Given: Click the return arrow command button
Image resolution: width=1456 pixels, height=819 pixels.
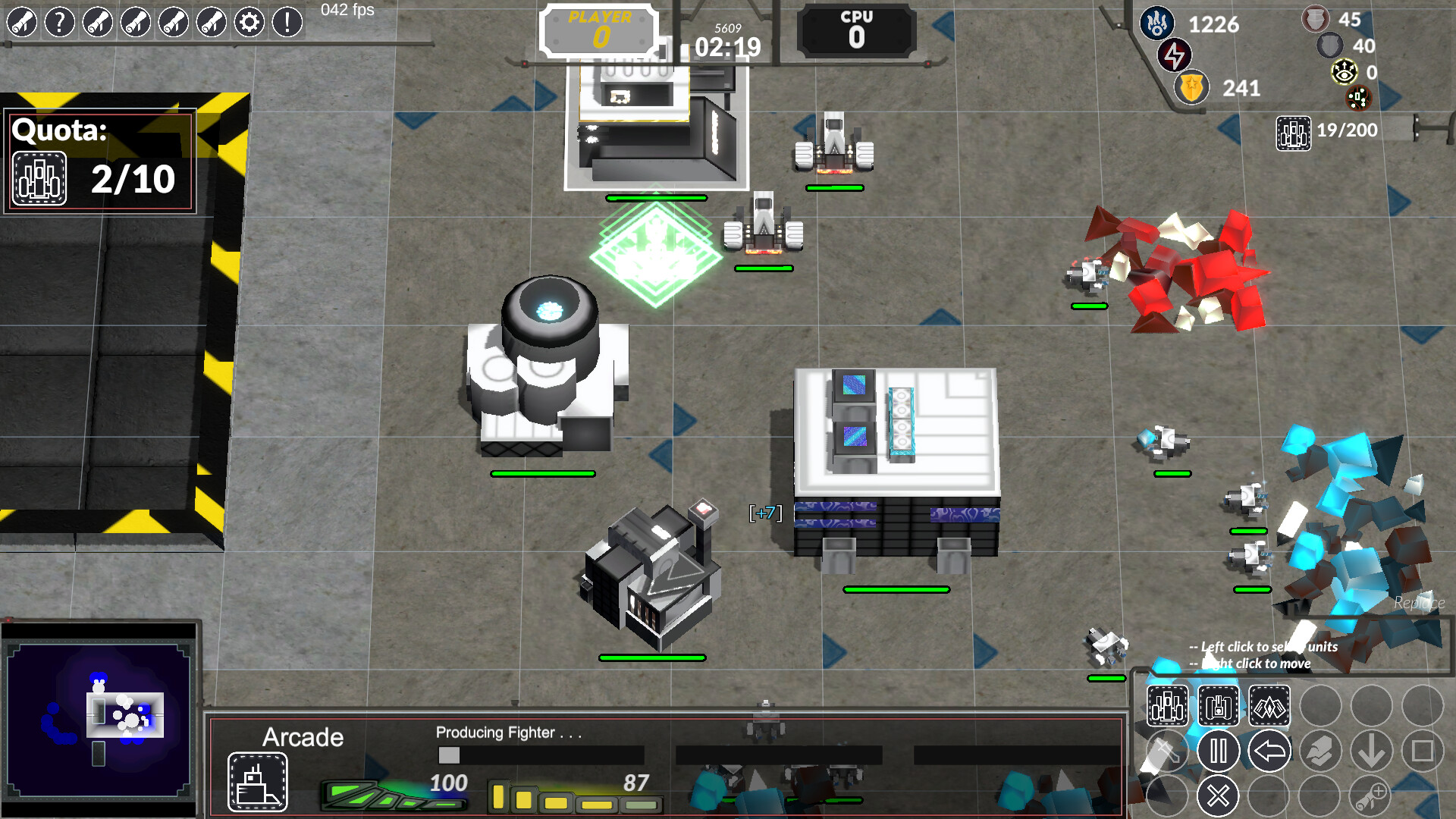Looking at the screenshot, I should [1269, 752].
